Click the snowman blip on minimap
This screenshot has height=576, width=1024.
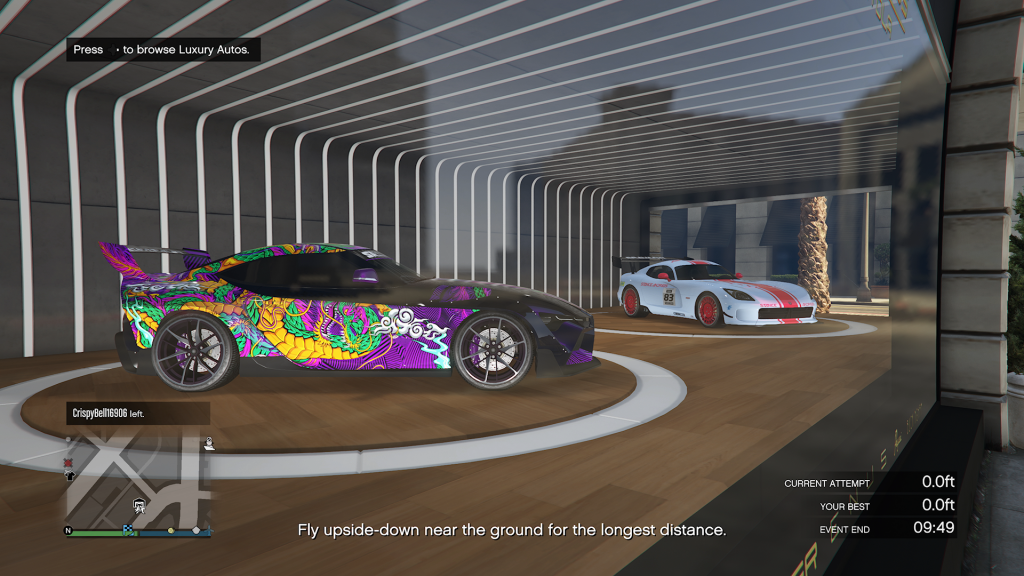[x=208, y=442]
